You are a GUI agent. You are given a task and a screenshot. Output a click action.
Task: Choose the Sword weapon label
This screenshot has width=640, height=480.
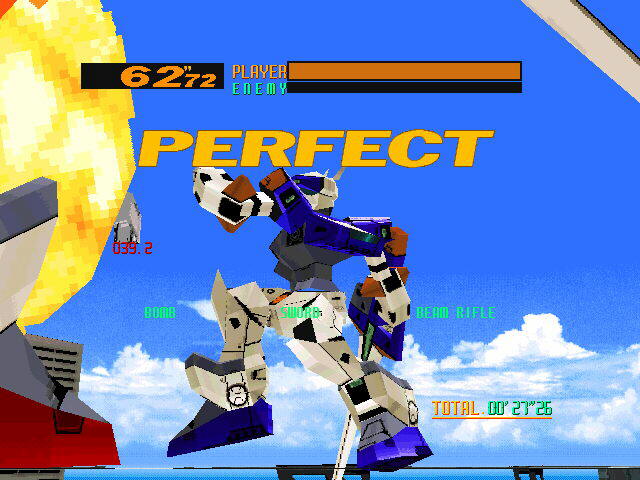[x=300, y=313]
